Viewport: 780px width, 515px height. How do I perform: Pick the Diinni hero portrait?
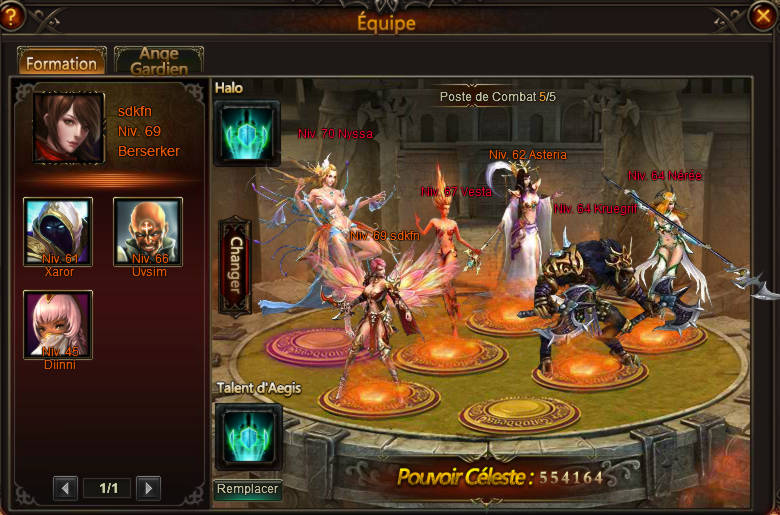coord(58,325)
